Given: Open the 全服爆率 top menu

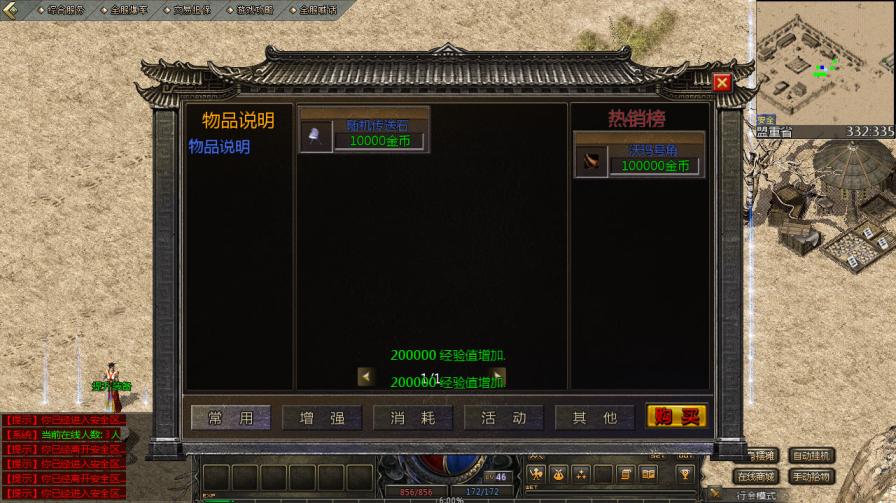Looking at the screenshot, I should pyautogui.click(x=128, y=9).
